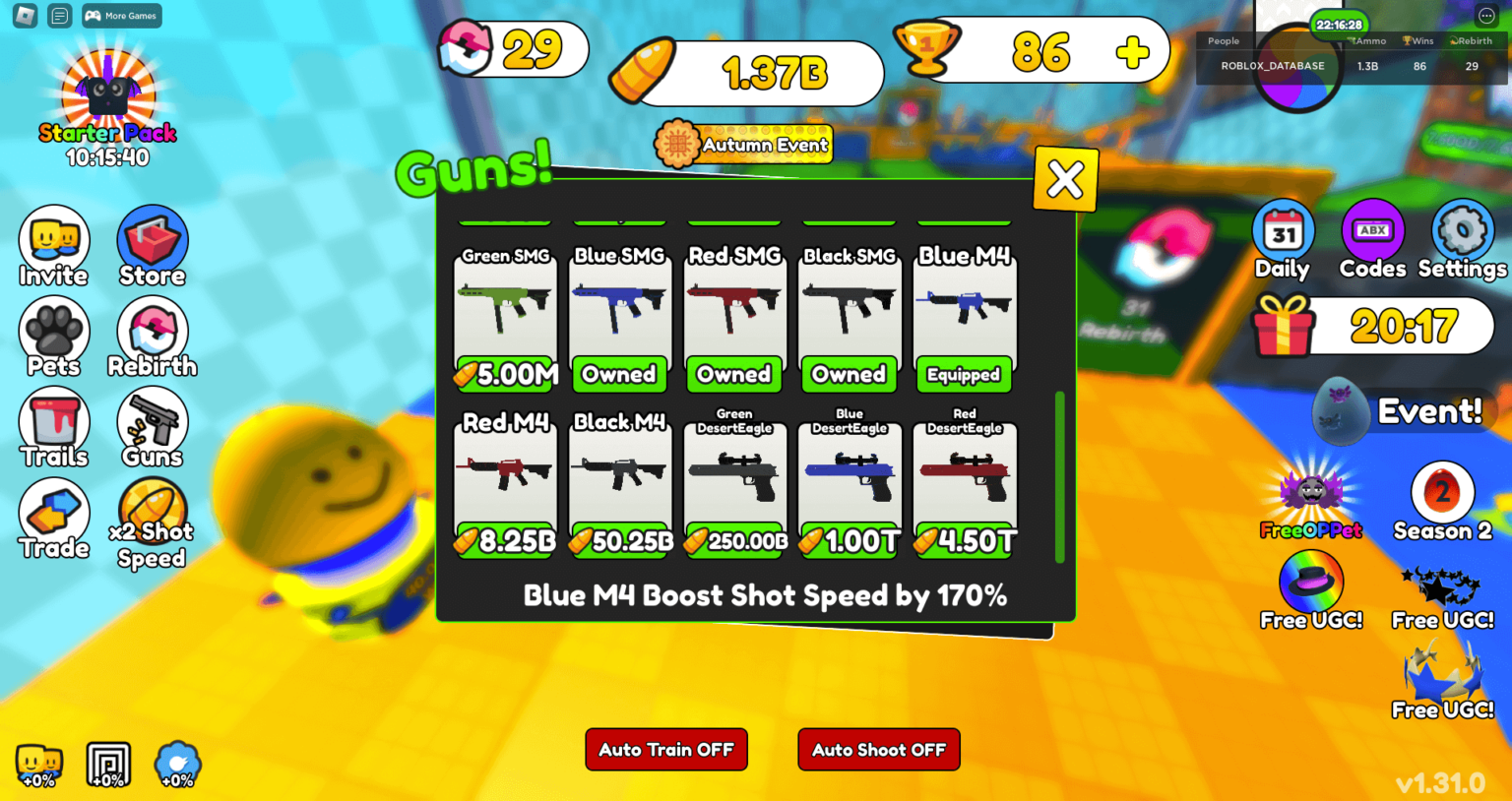Viewport: 1512px width, 801px height.
Task: Buy the Green SMG for 5.00M
Action: pyautogui.click(x=505, y=374)
